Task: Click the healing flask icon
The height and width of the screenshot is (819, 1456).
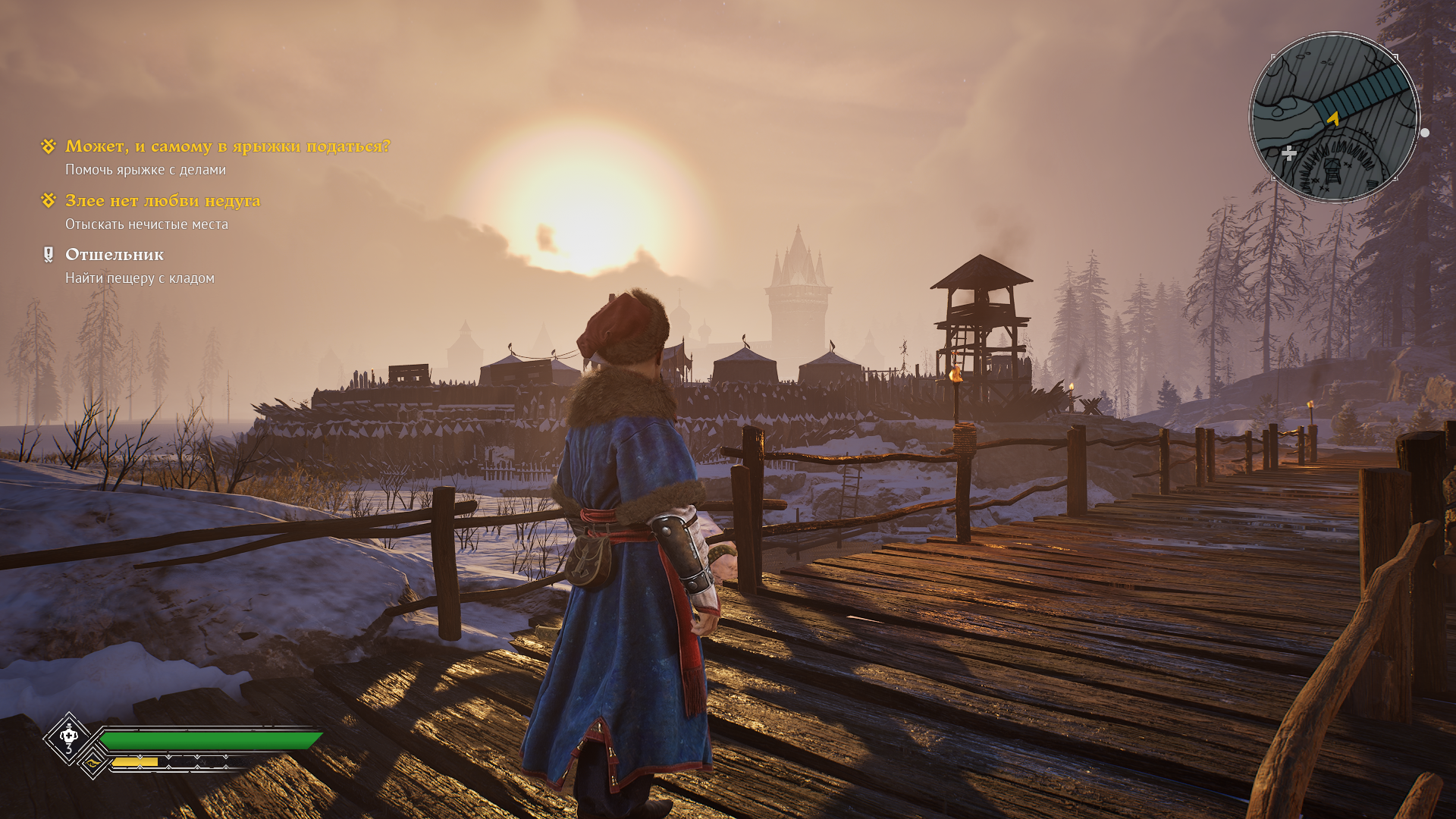Action: [69, 736]
